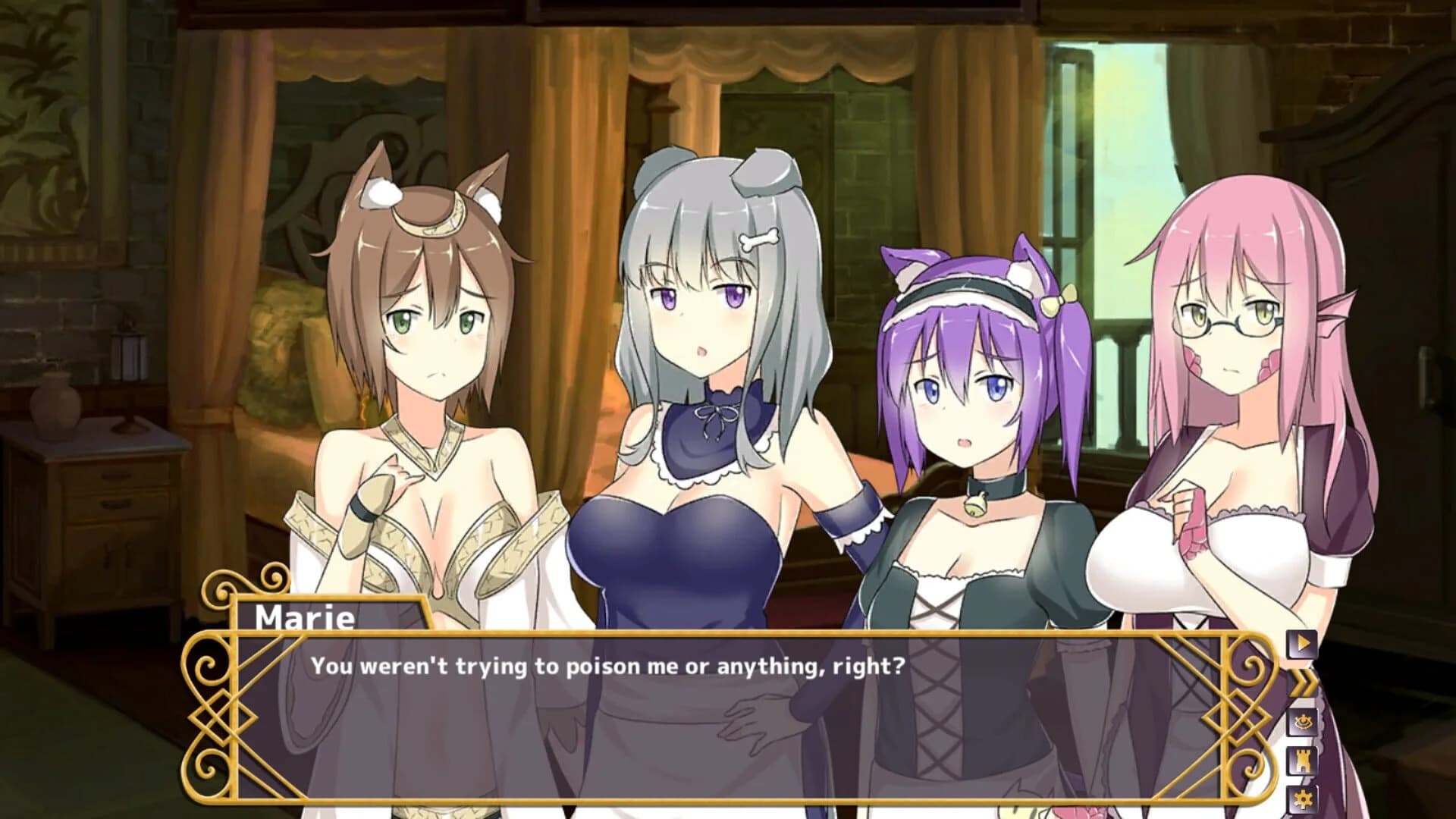Image resolution: width=1456 pixels, height=819 pixels.
Task: Activate skip mode with the double-arrow icon
Action: pos(1302,682)
